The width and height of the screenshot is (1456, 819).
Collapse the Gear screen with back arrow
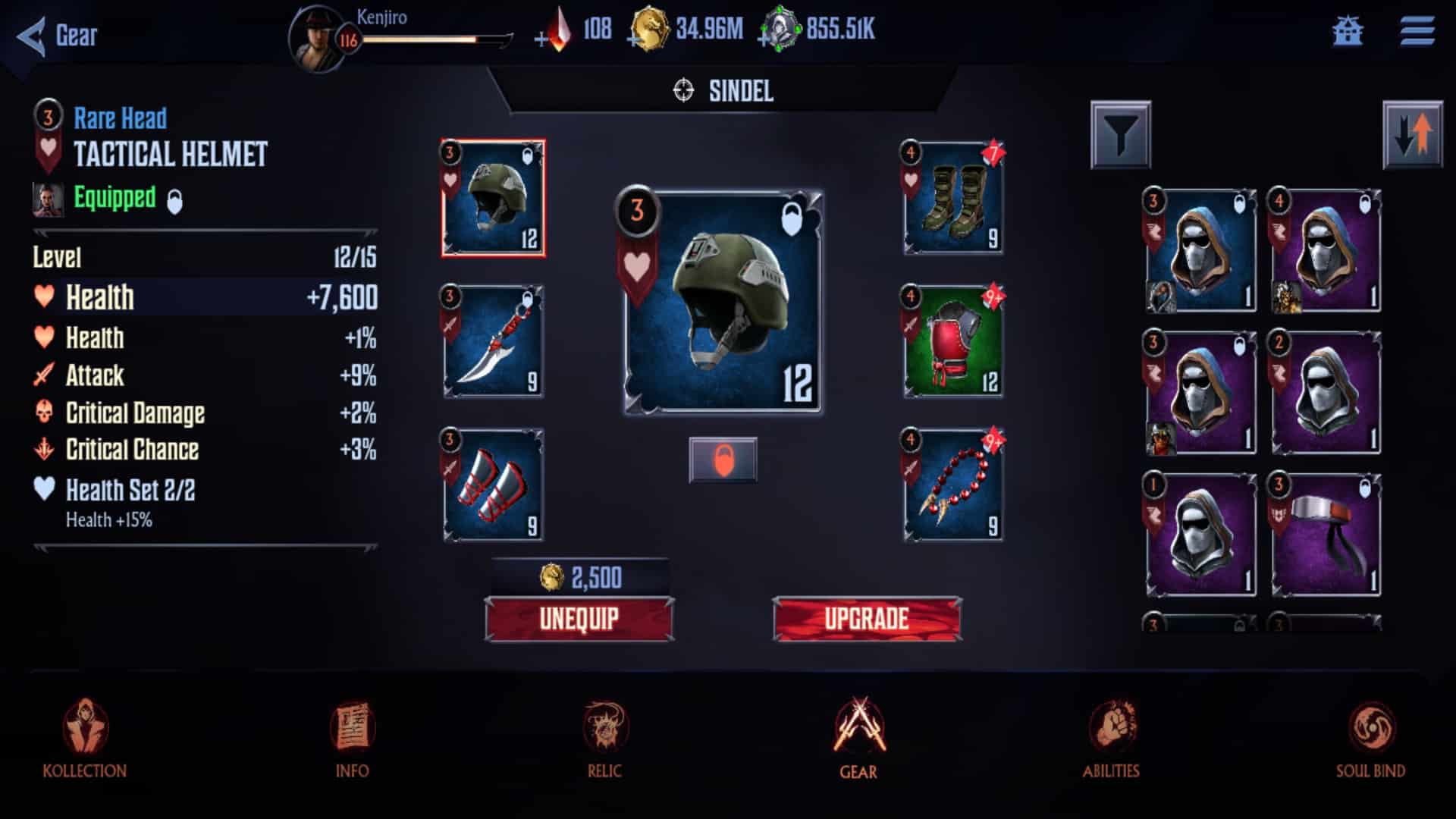click(x=30, y=34)
